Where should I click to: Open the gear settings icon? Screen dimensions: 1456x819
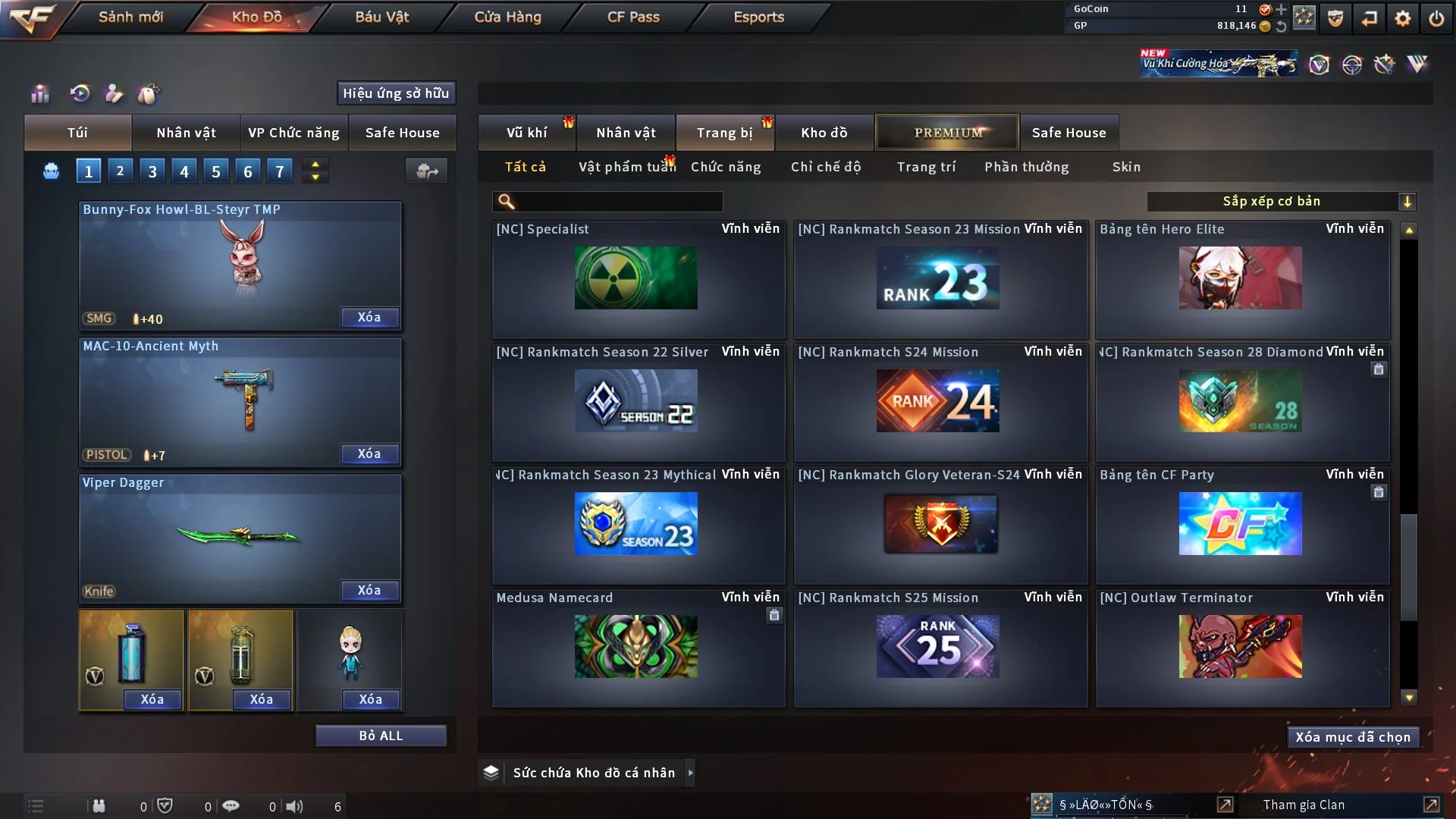click(1403, 18)
